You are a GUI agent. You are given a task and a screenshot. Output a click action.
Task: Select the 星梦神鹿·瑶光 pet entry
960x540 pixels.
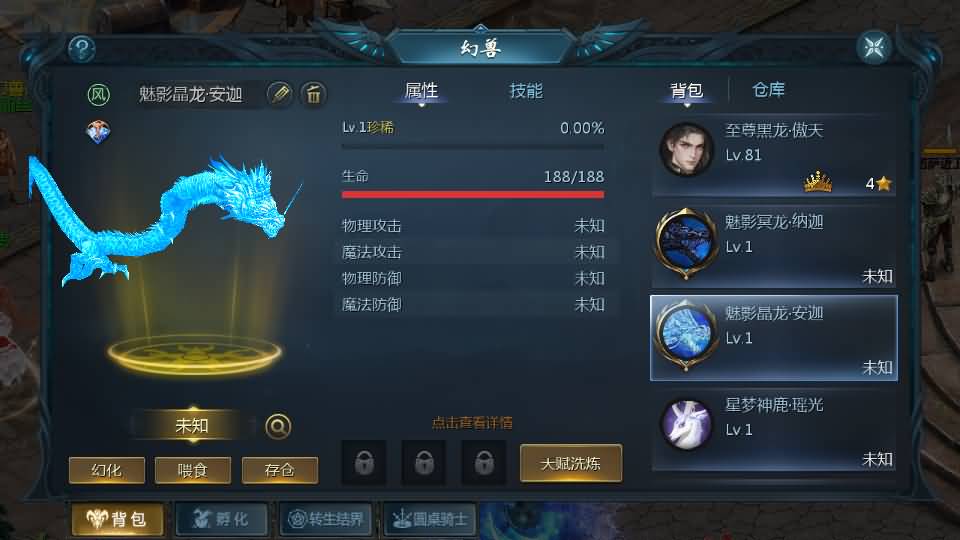point(773,429)
